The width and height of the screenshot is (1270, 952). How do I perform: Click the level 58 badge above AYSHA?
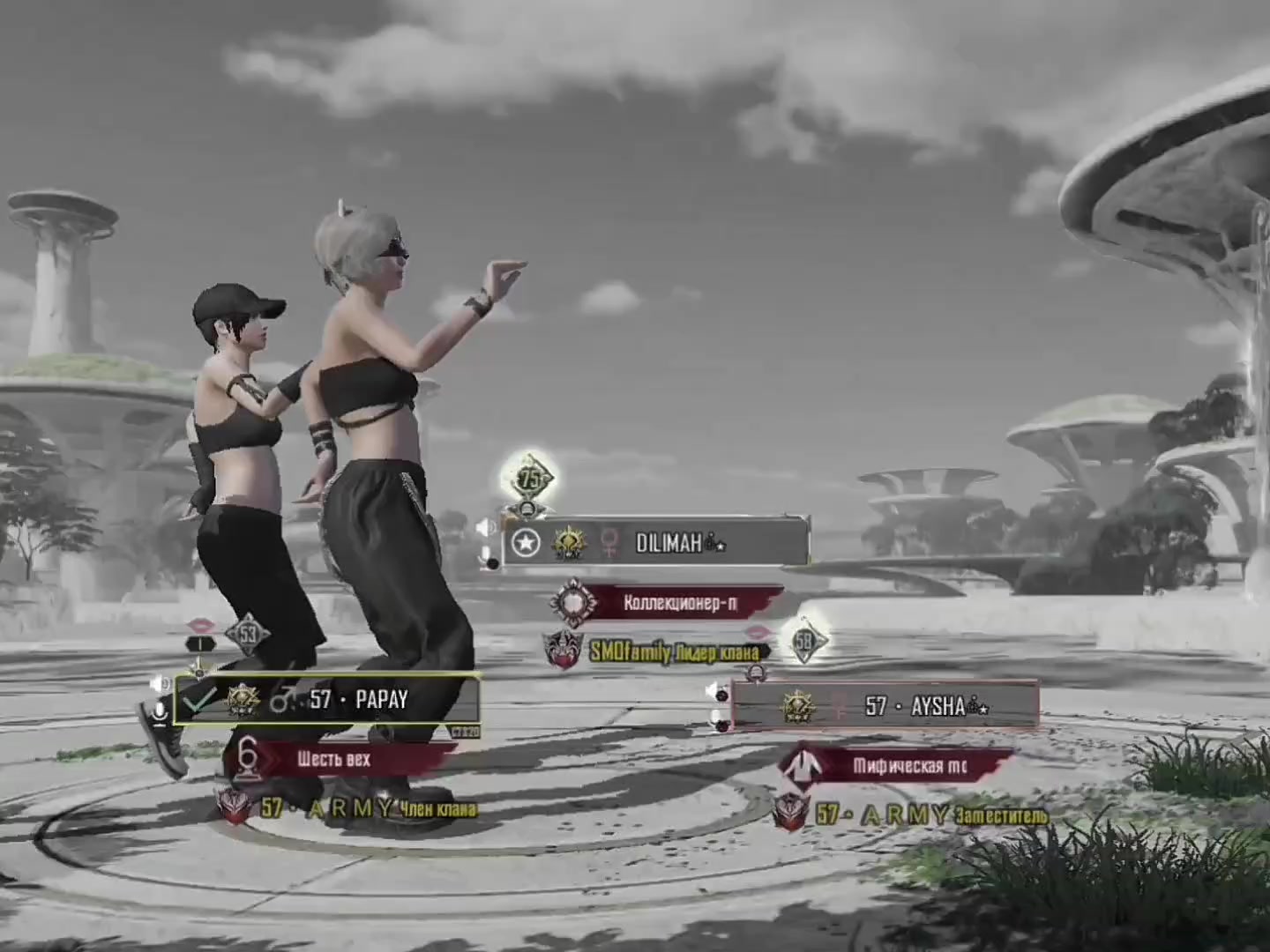pyautogui.click(x=803, y=642)
